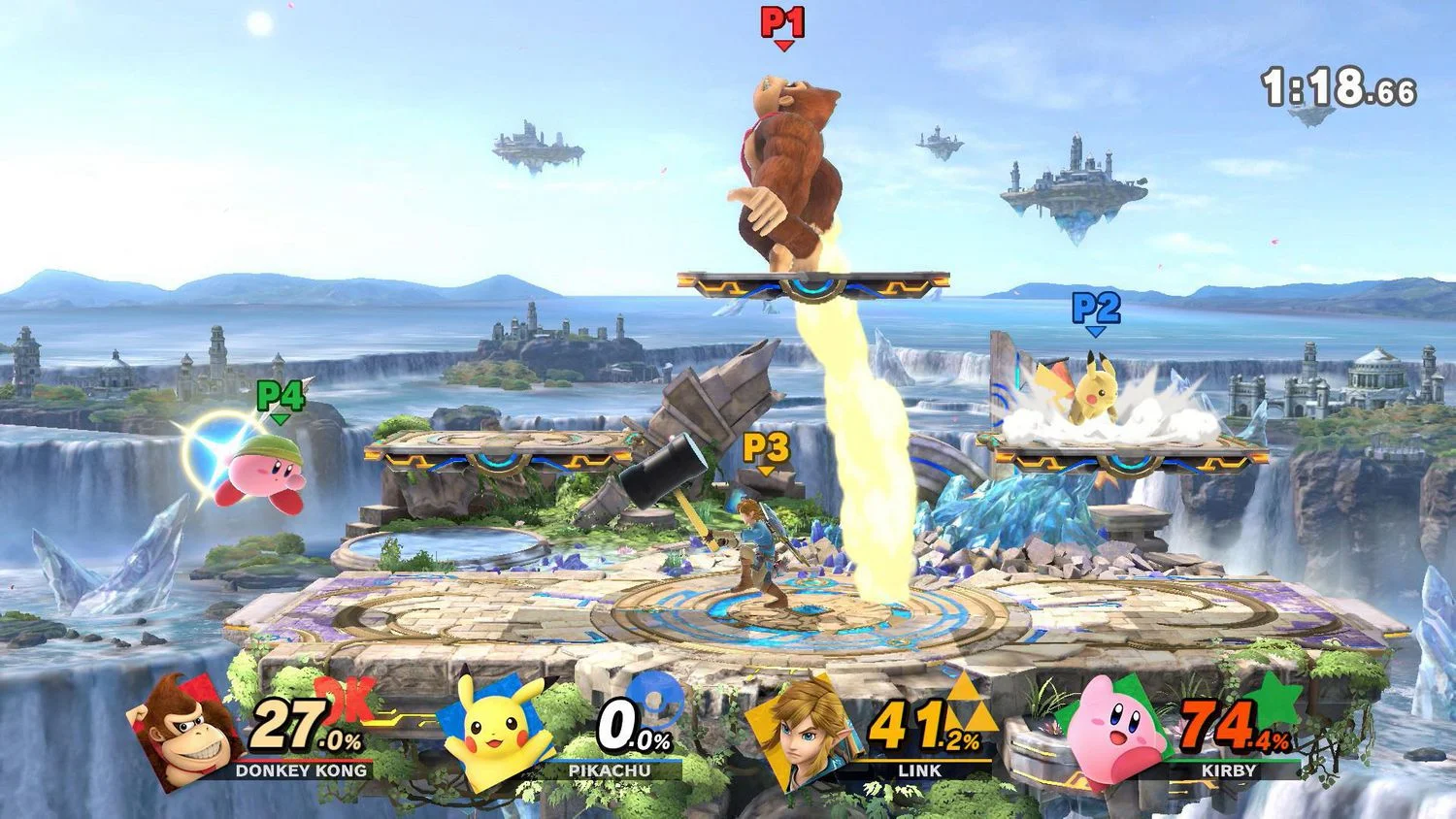Click the red P1 player tag
The width and height of the screenshot is (1456, 819).
pos(783,24)
